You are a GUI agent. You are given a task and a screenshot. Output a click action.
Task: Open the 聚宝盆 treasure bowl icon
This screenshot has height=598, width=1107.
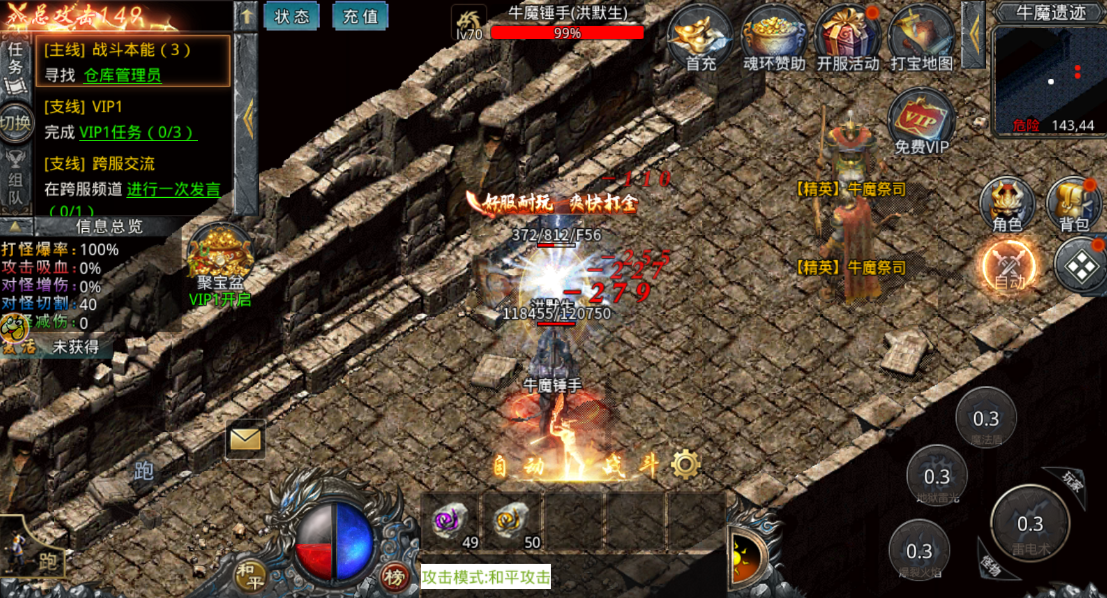220,258
